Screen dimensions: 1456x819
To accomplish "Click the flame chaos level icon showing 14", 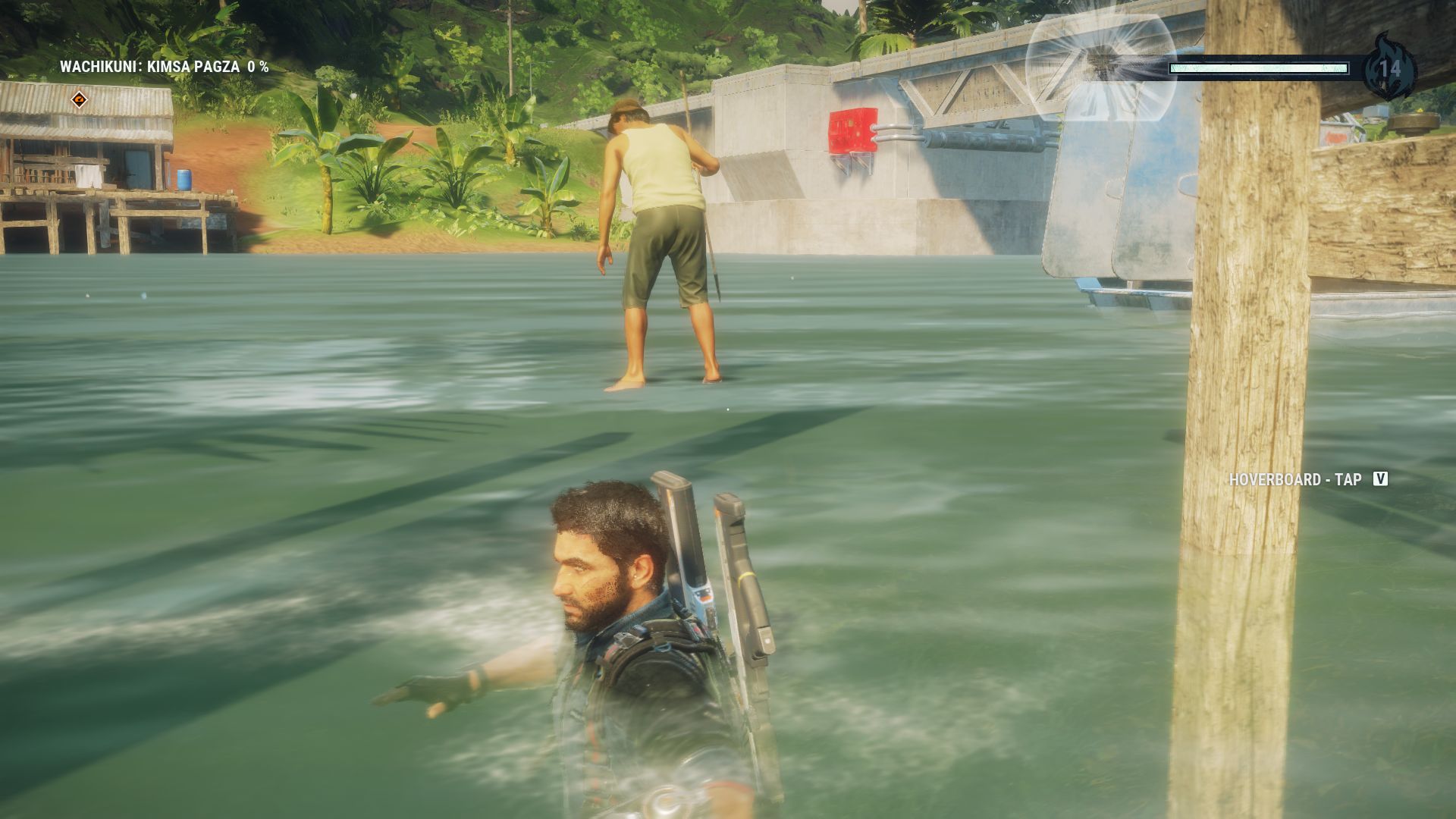I will pos(1389,68).
